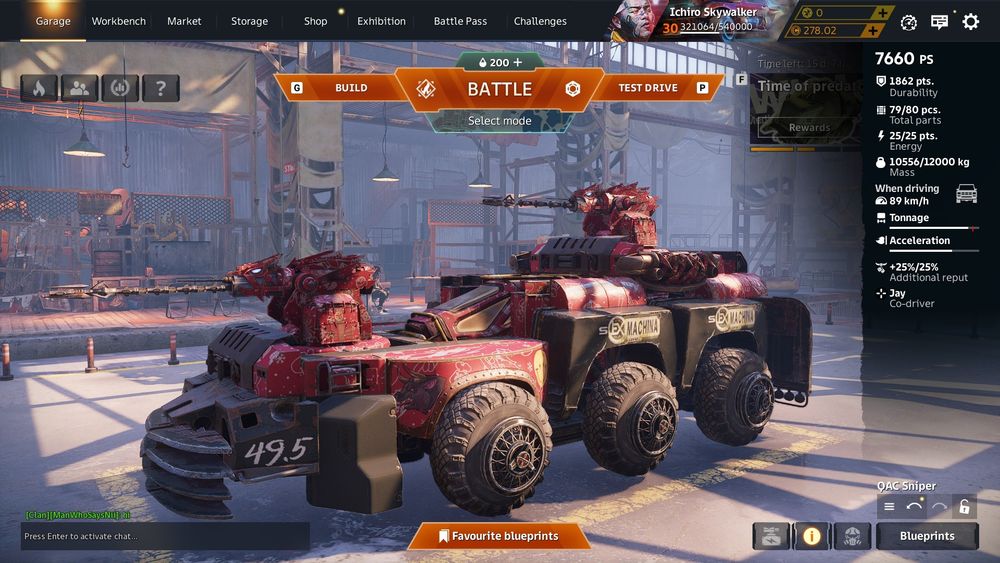Start a match with the BATTLE button

[499, 88]
